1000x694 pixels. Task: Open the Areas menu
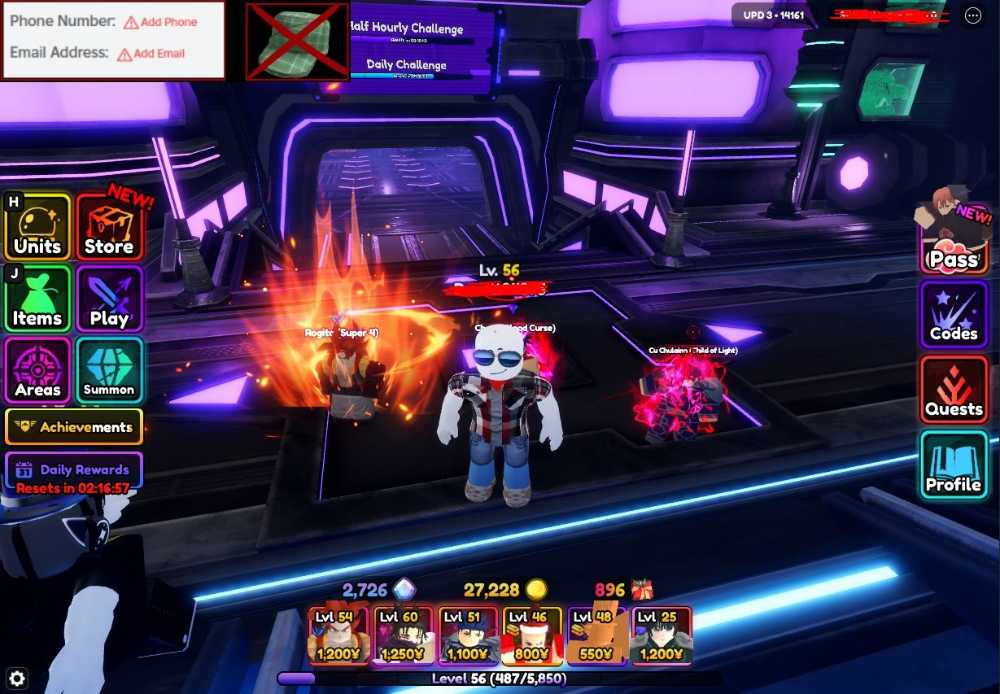(x=38, y=371)
